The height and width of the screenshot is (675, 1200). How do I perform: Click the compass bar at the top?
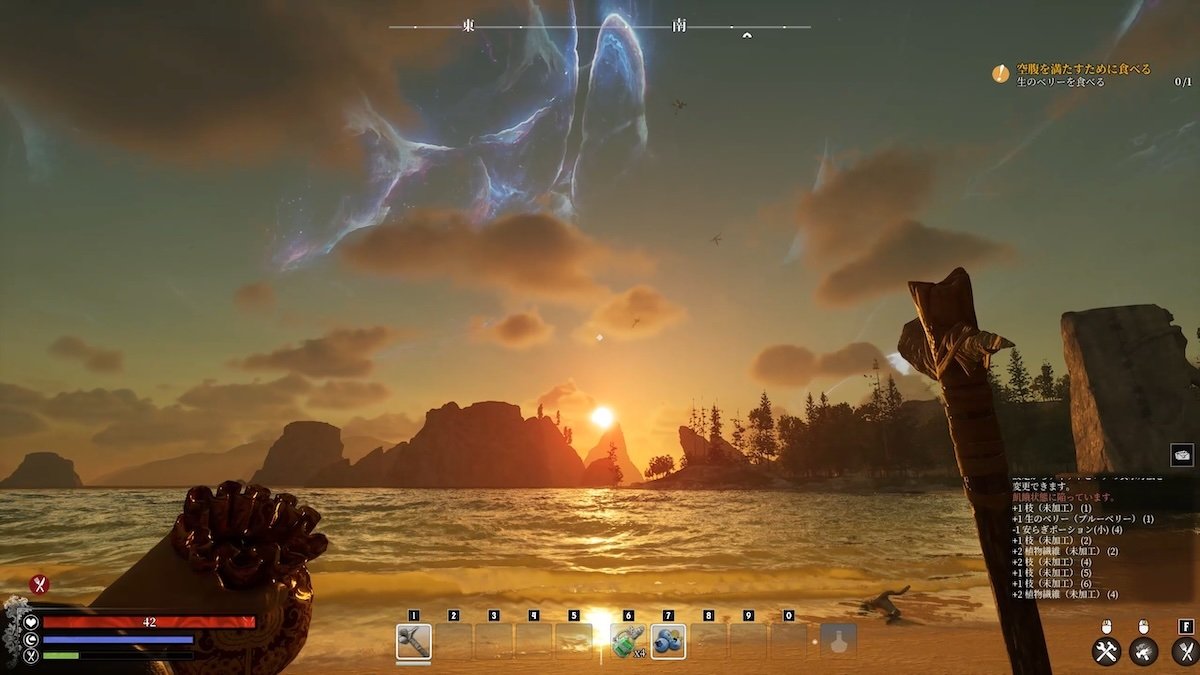(599, 27)
